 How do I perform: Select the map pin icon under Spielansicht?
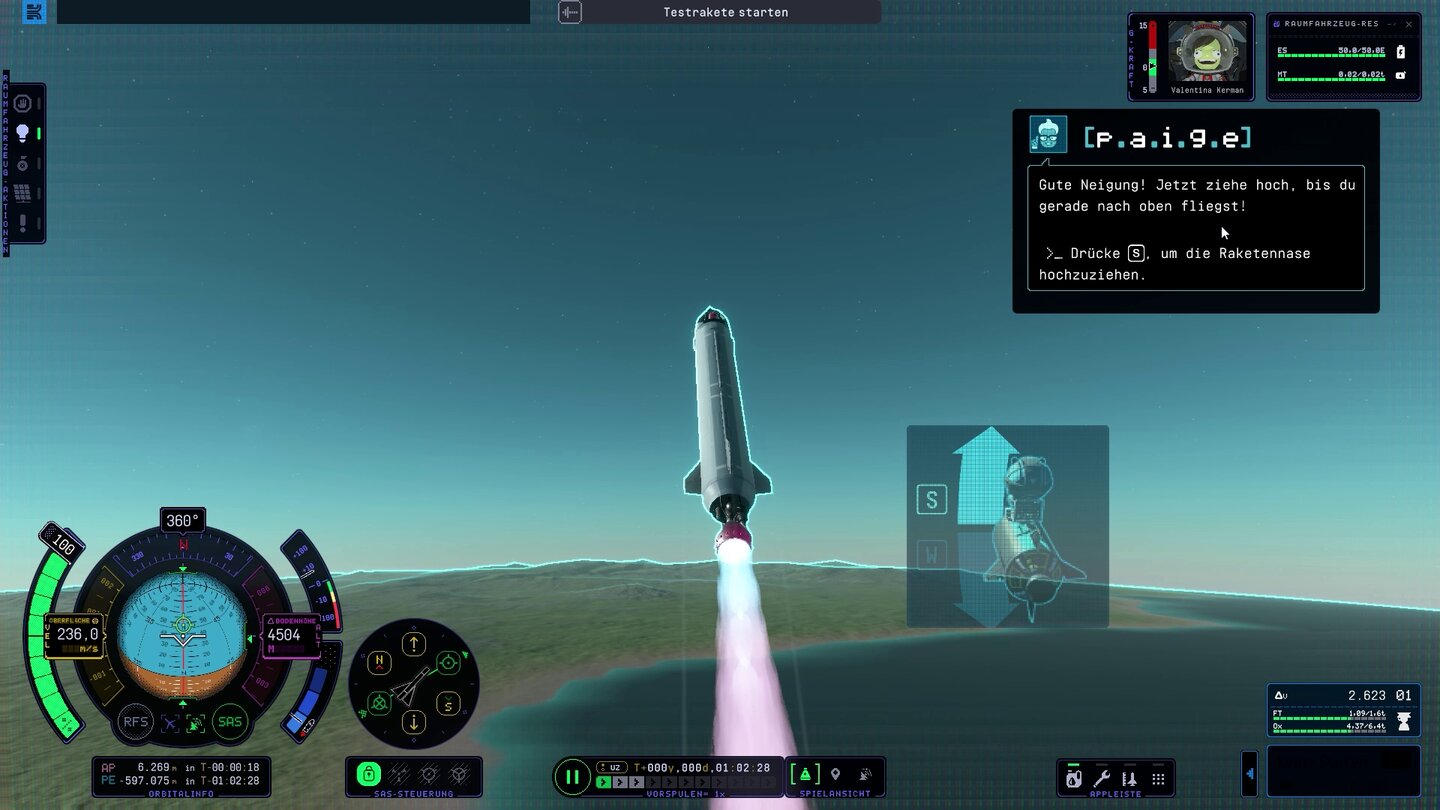[835, 774]
